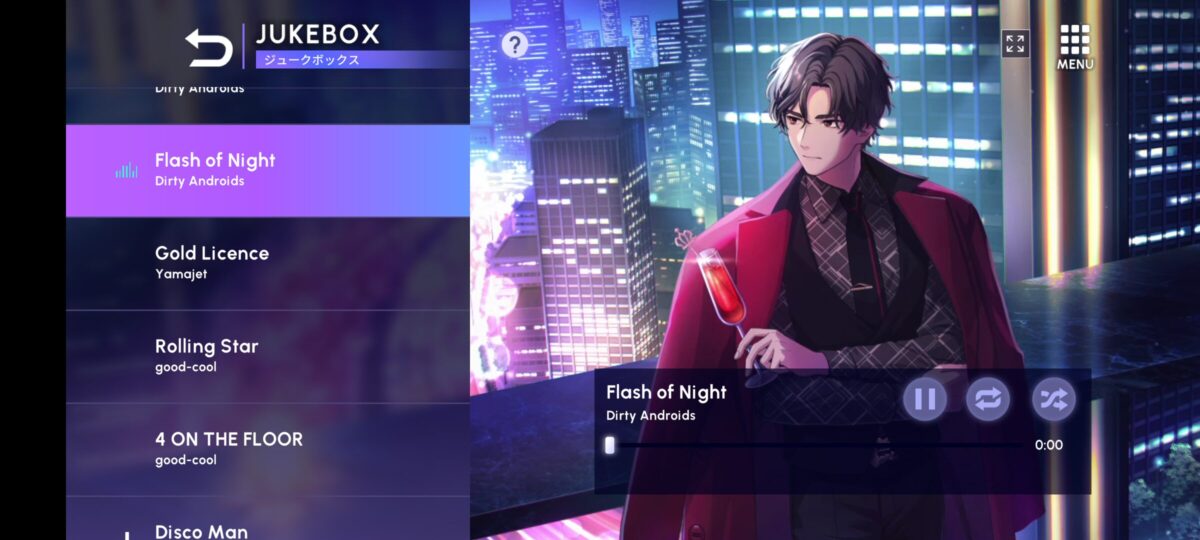Screen dimensions: 1200x540
Task: Click the song progress bar handle
Action: coord(610,445)
